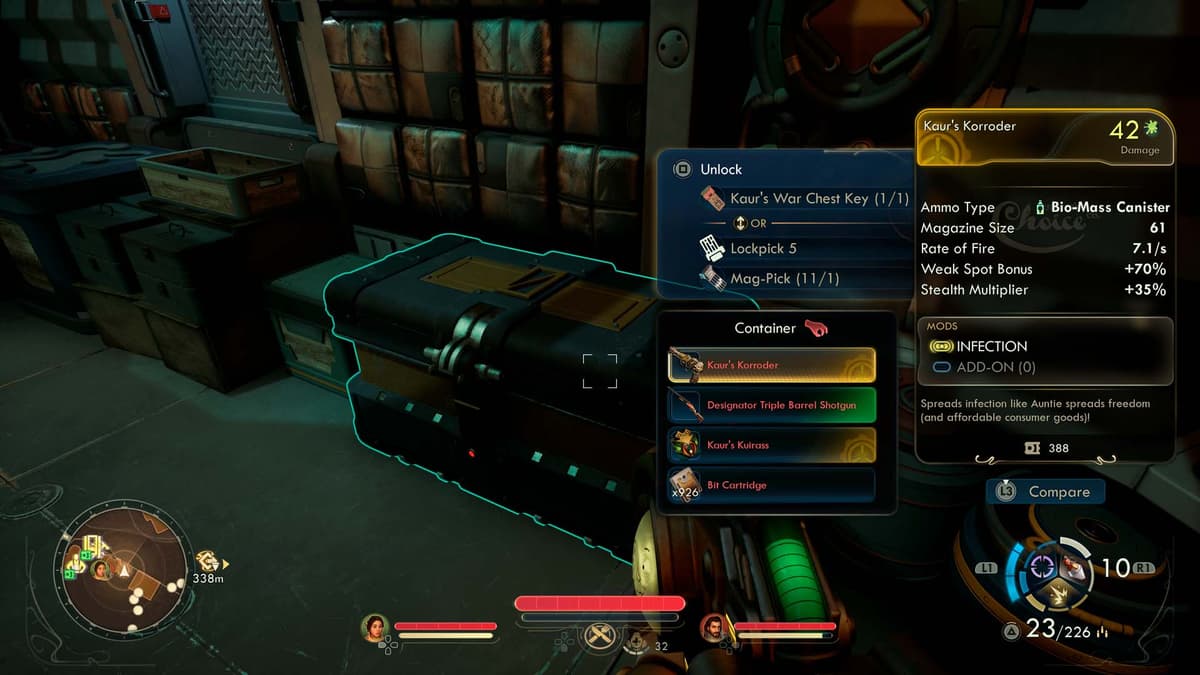The width and height of the screenshot is (1200, 675).
Task: Compare Kaur's Korroder with equipped weapon
Action: click(x=1045, y=492)
